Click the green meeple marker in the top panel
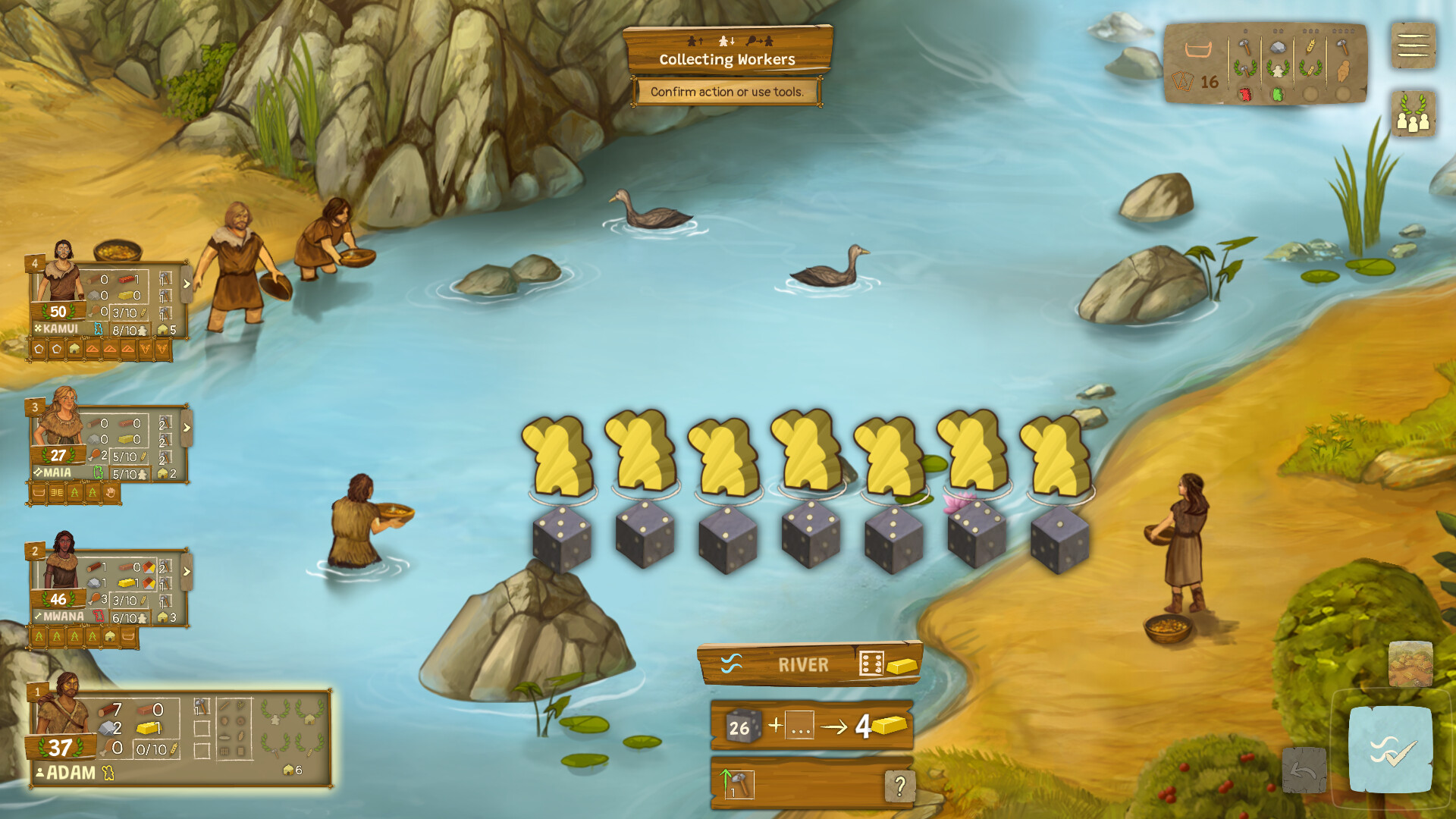 (x=1279, y=96)
